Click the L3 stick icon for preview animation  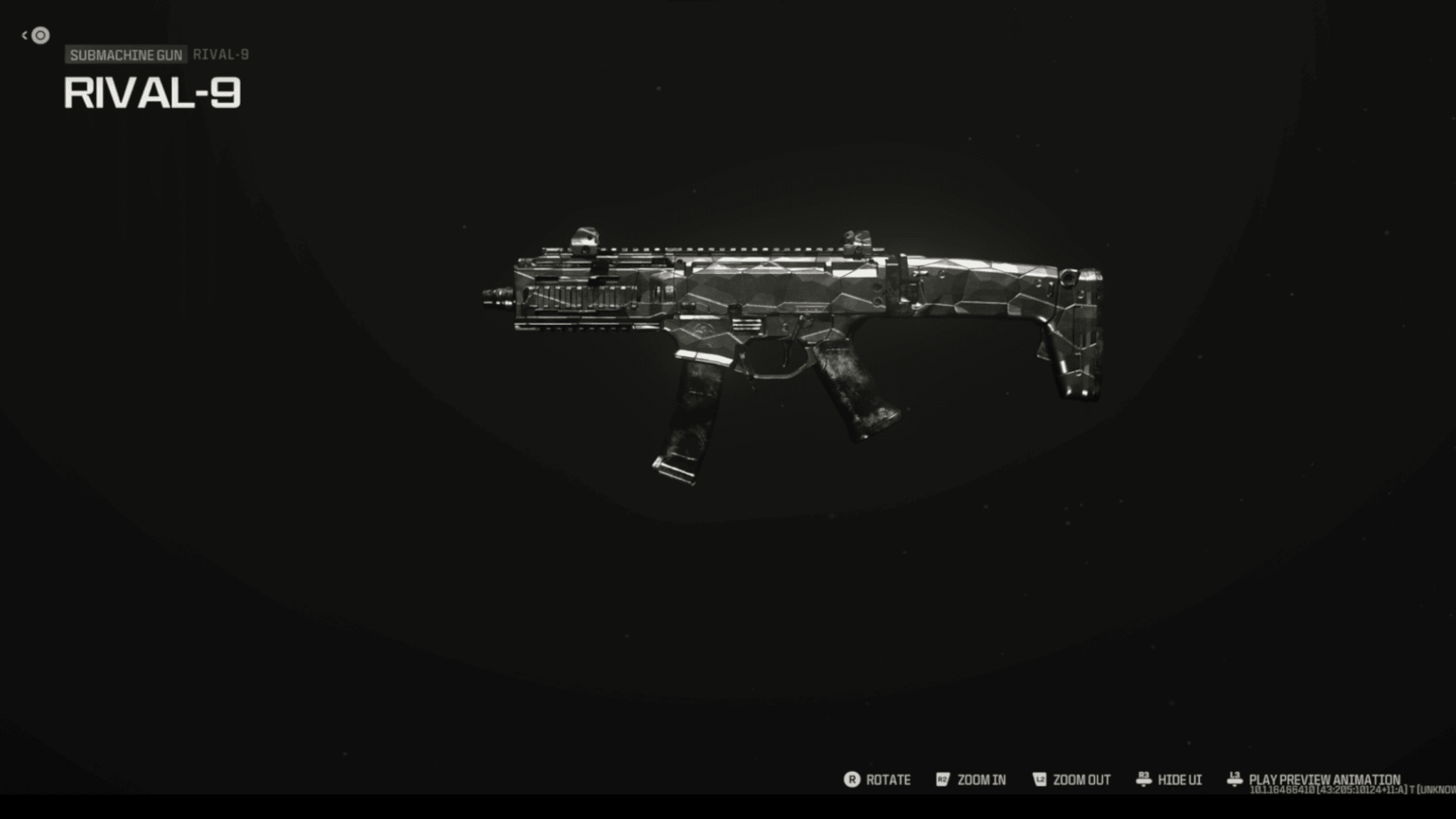[x=1234, y=778]
